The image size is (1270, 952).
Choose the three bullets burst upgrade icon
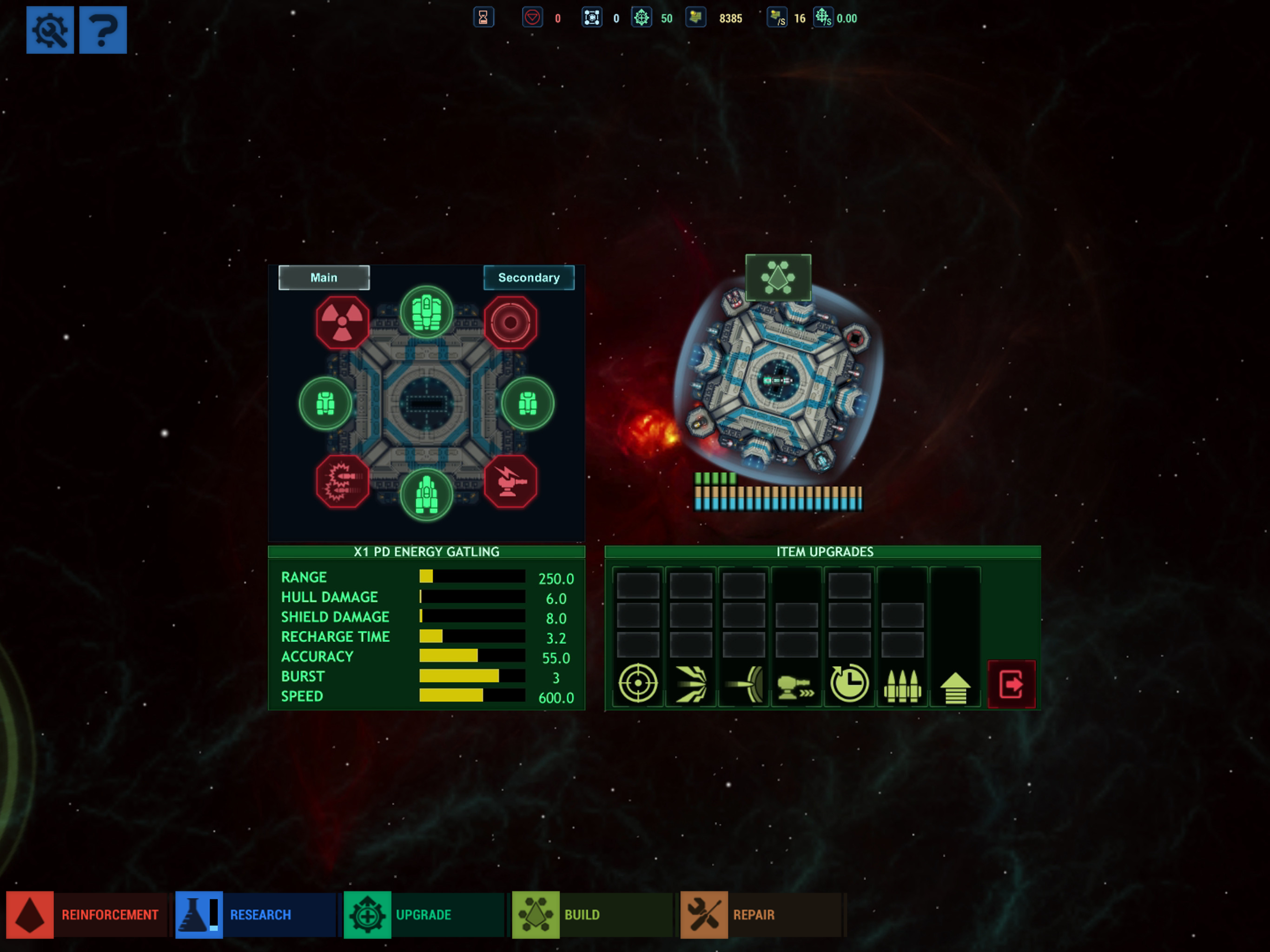click(x=902, y=684)
